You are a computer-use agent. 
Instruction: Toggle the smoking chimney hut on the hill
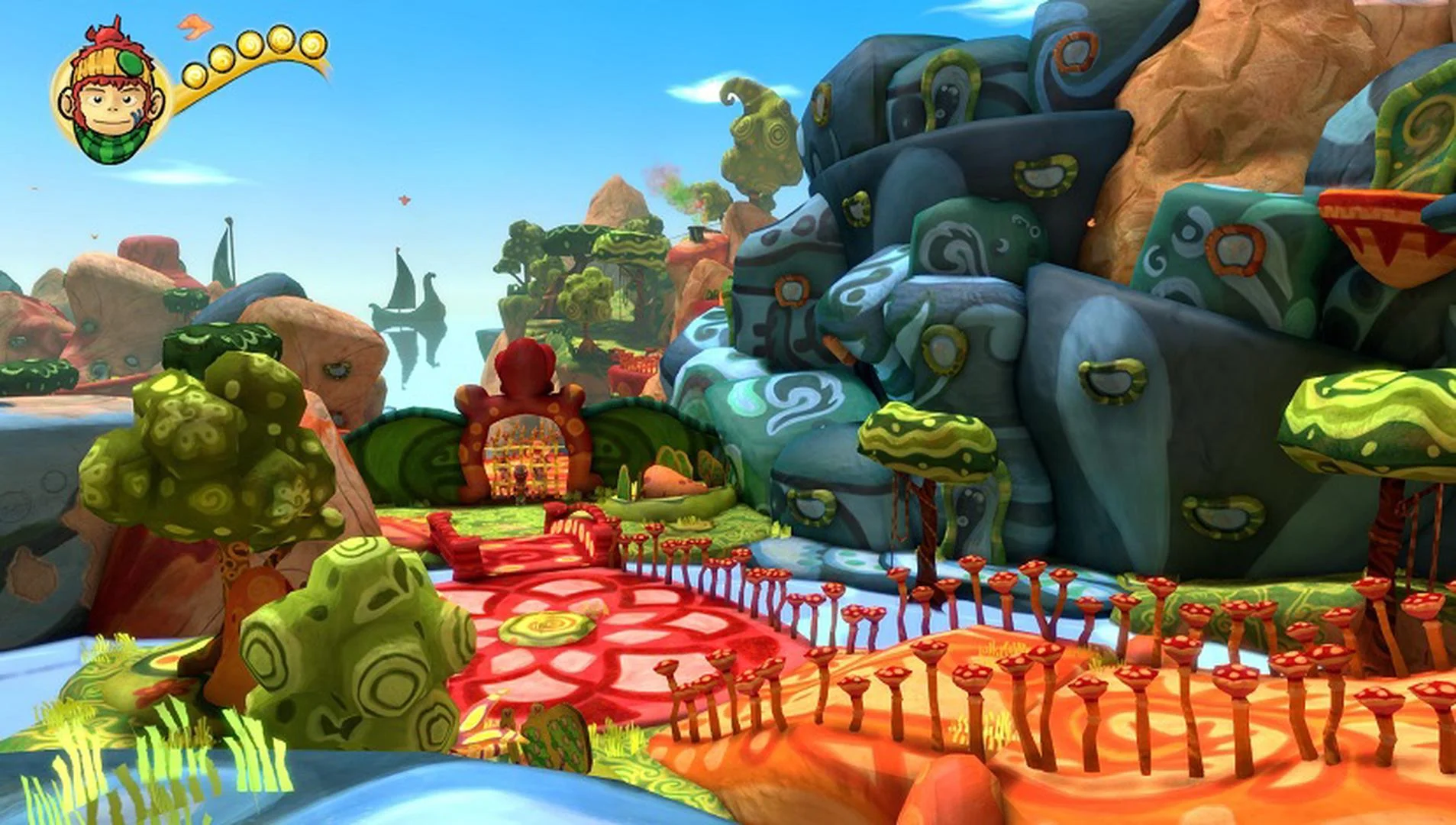pyautogui.click(x=695, y=234)
